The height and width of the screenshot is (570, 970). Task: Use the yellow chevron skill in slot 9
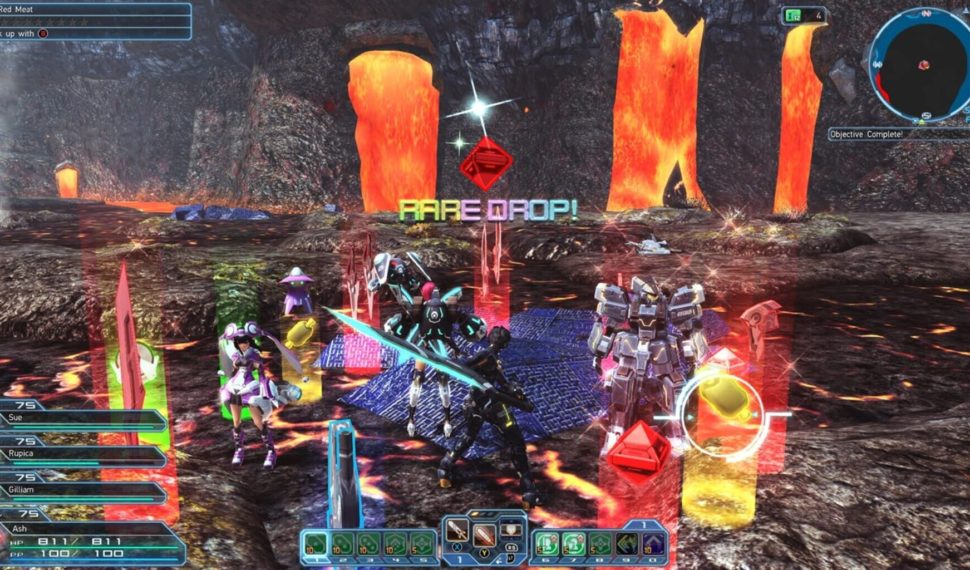point(626,543)
